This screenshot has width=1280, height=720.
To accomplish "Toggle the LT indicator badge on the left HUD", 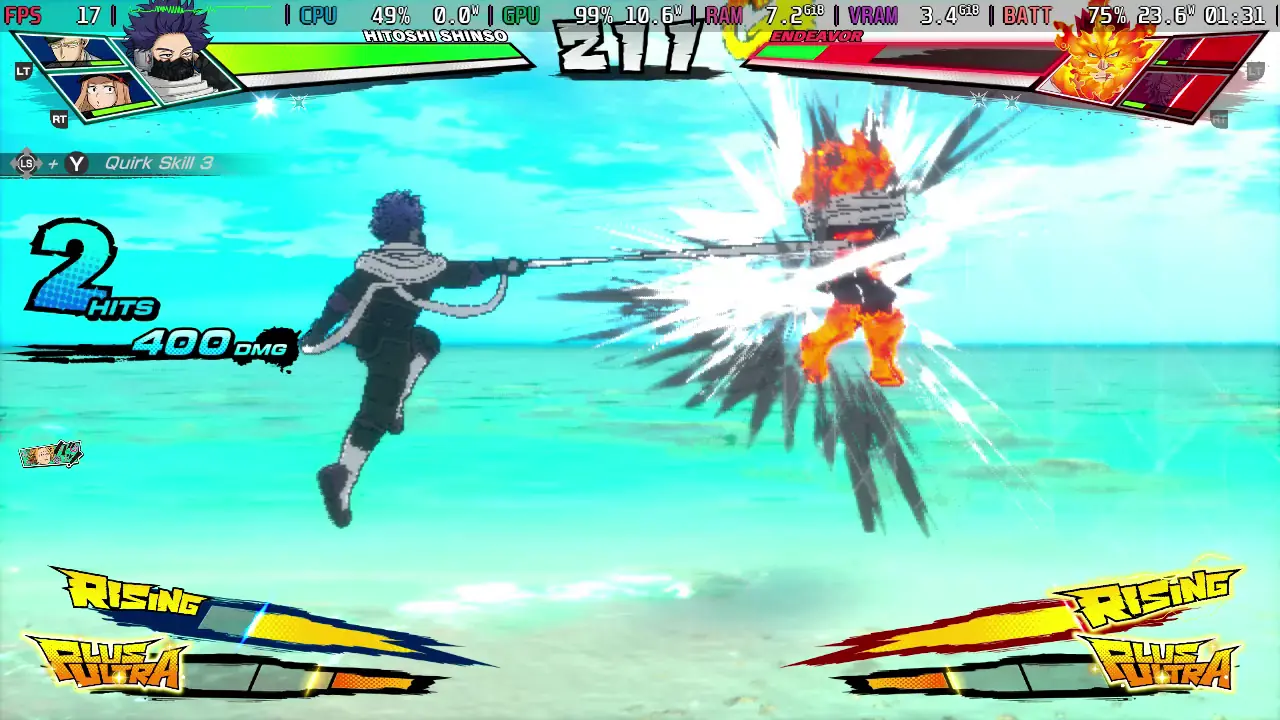I will click(22, 72).
